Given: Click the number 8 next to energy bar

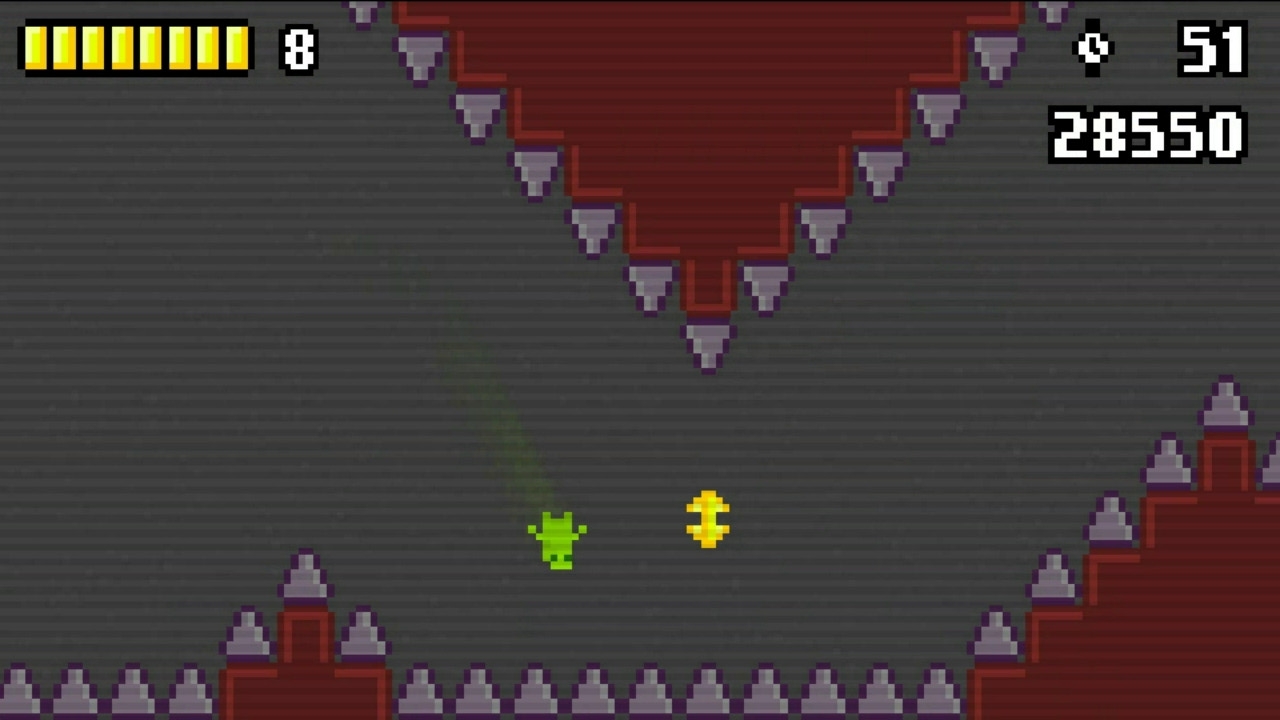Looking at the screenshot, I should point(299,50).
